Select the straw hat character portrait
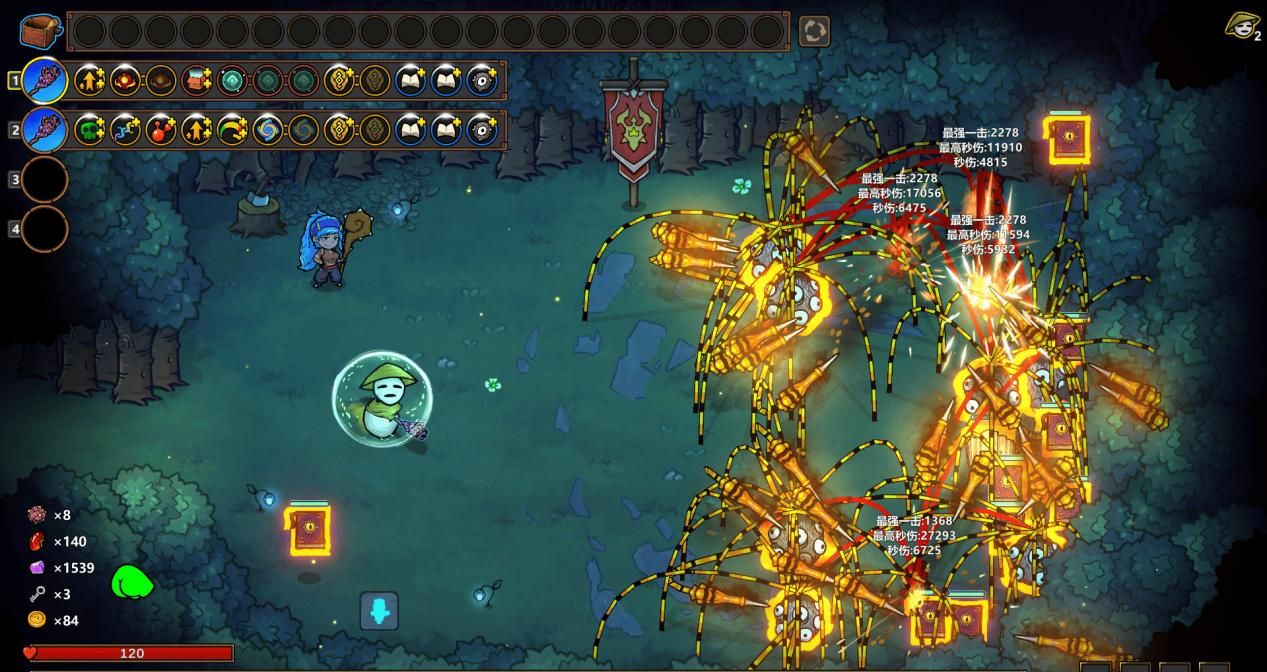The height and width of the screenshot is (672, 1267). pyautogui.click(x=1241, y=25)
